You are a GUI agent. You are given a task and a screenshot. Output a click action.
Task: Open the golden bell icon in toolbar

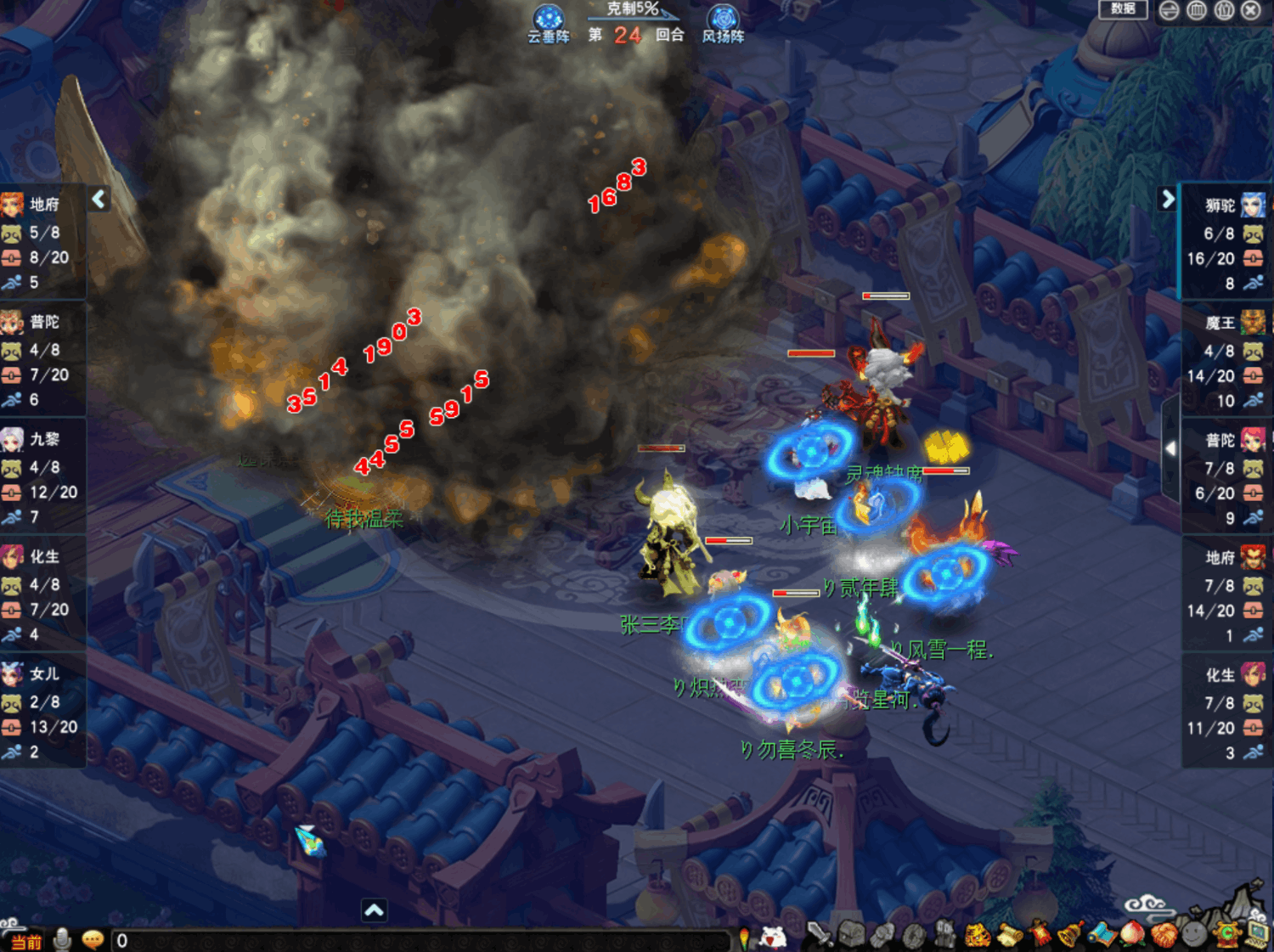pyautogui.click(x=1069, y=934)
